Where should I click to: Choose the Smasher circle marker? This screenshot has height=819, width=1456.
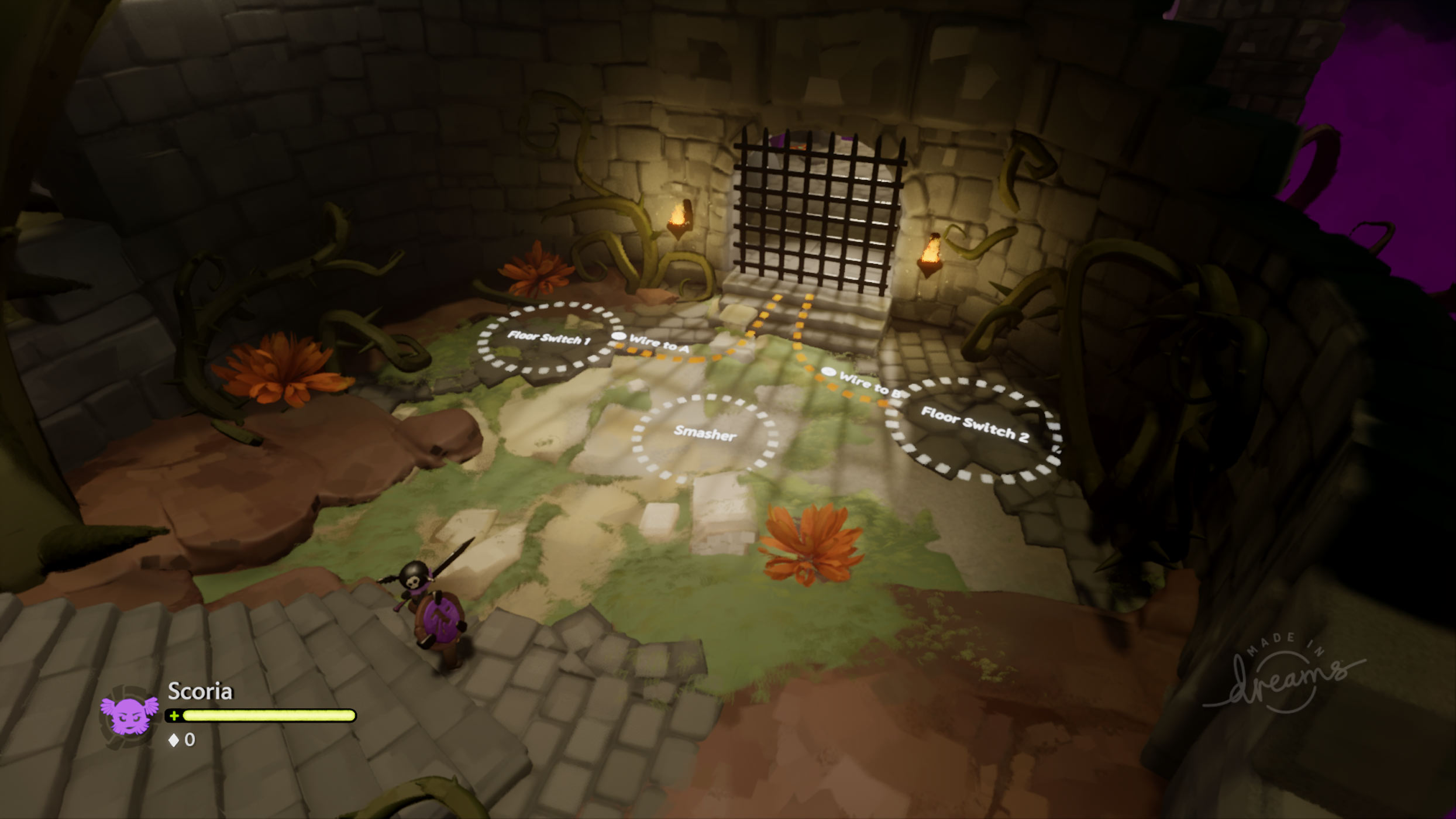[x=705, y=433]
